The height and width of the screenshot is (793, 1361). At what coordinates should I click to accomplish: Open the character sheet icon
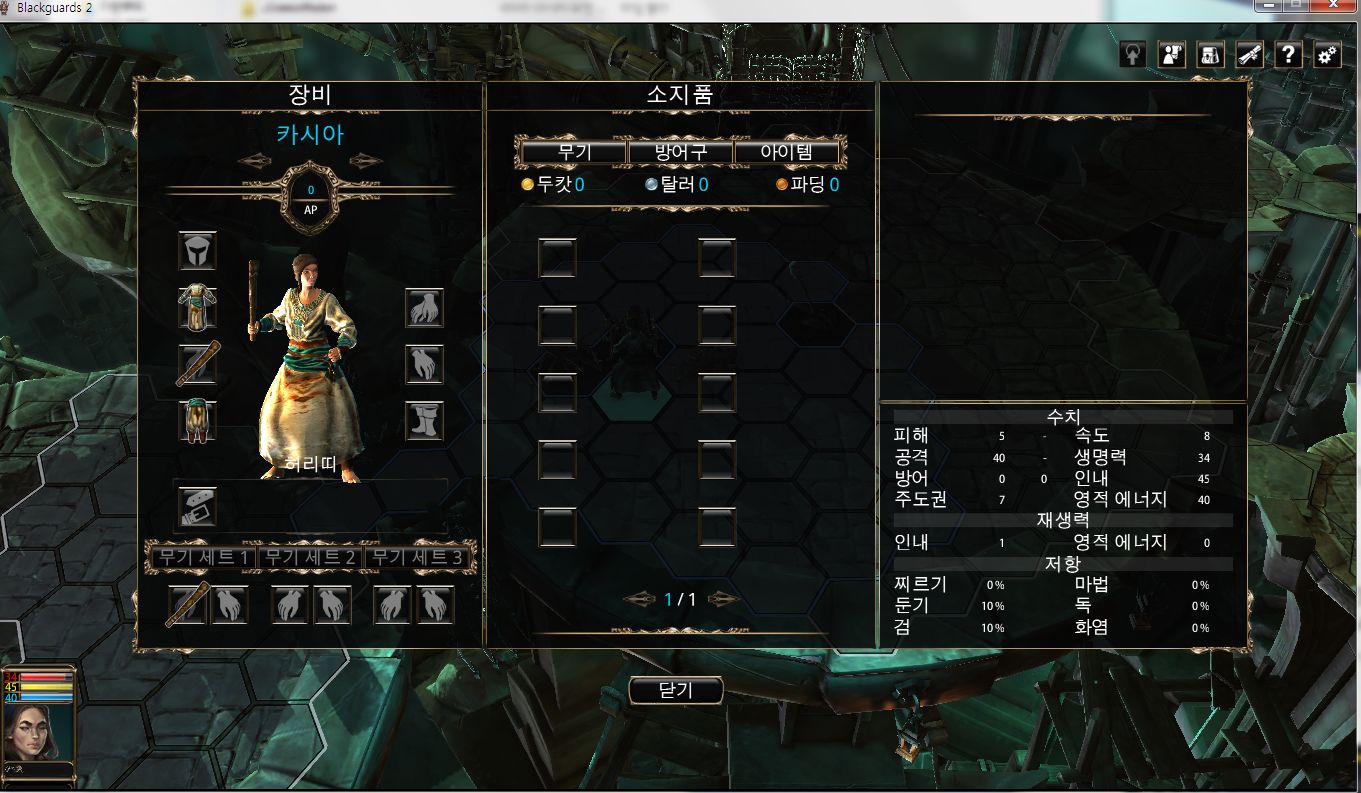coord(1171,55)
